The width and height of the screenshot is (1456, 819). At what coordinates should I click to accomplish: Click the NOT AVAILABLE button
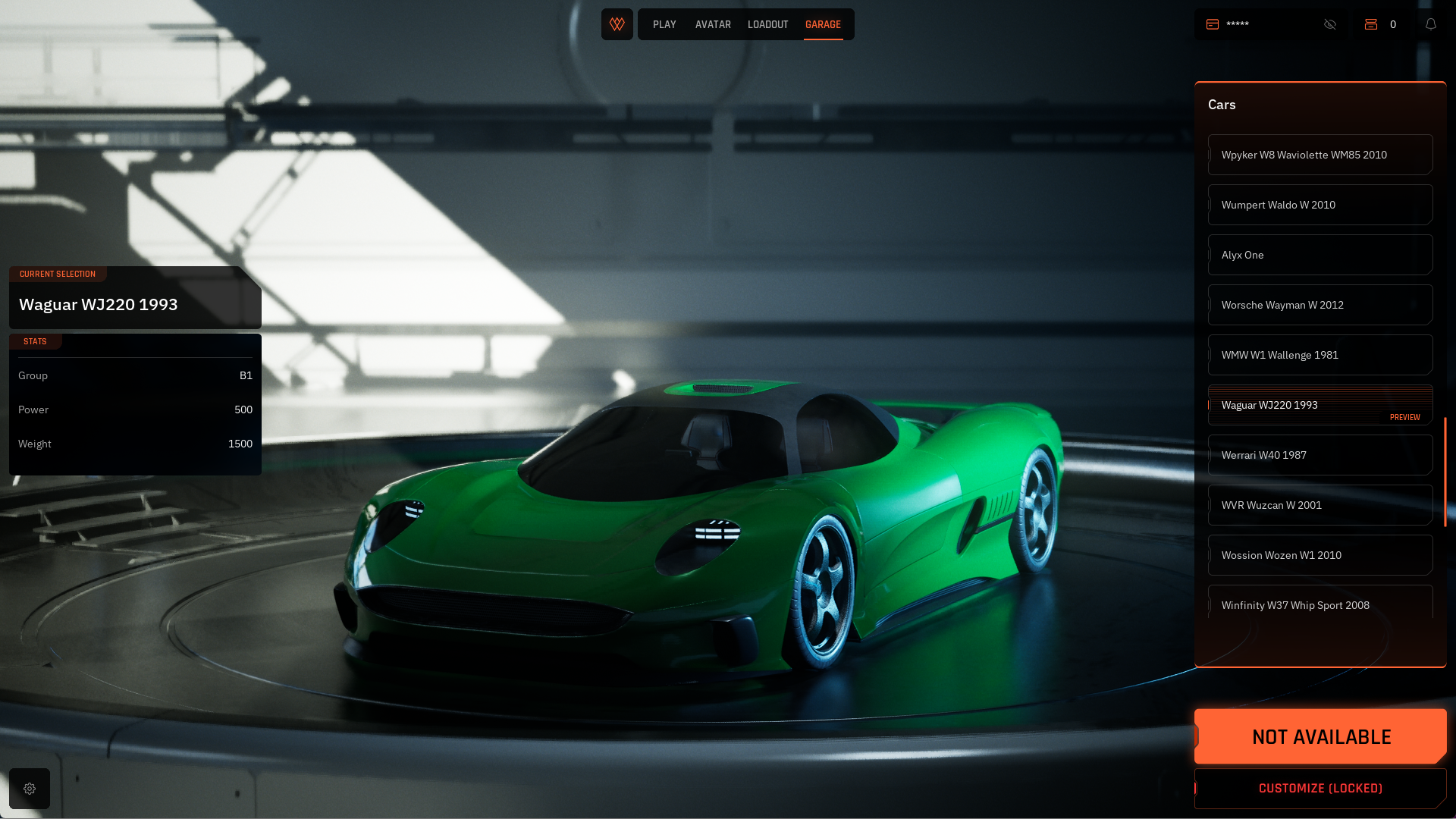coord(1320,736)
